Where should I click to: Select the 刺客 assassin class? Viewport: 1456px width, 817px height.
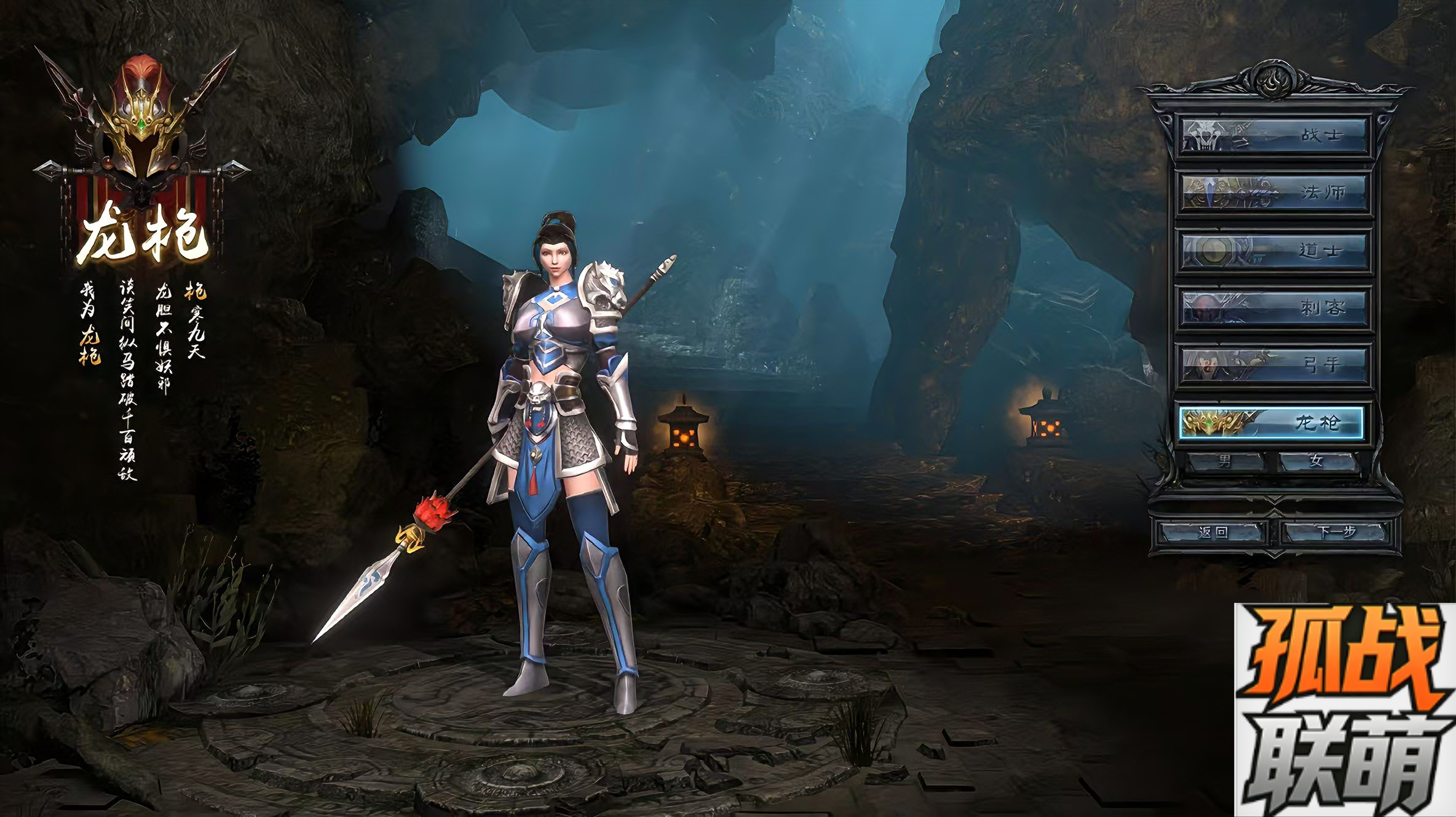click(x=1274, y=308)
